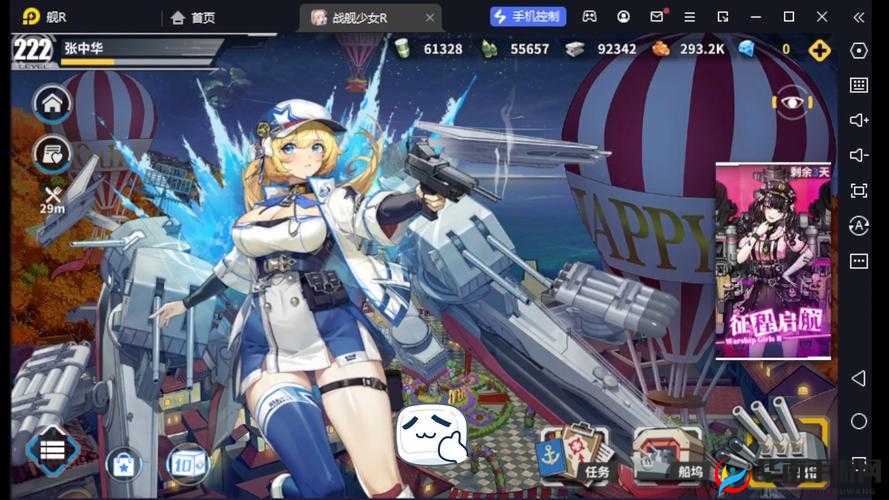Open the home base icon
889x500 pixels.
[x=52, y=102]
